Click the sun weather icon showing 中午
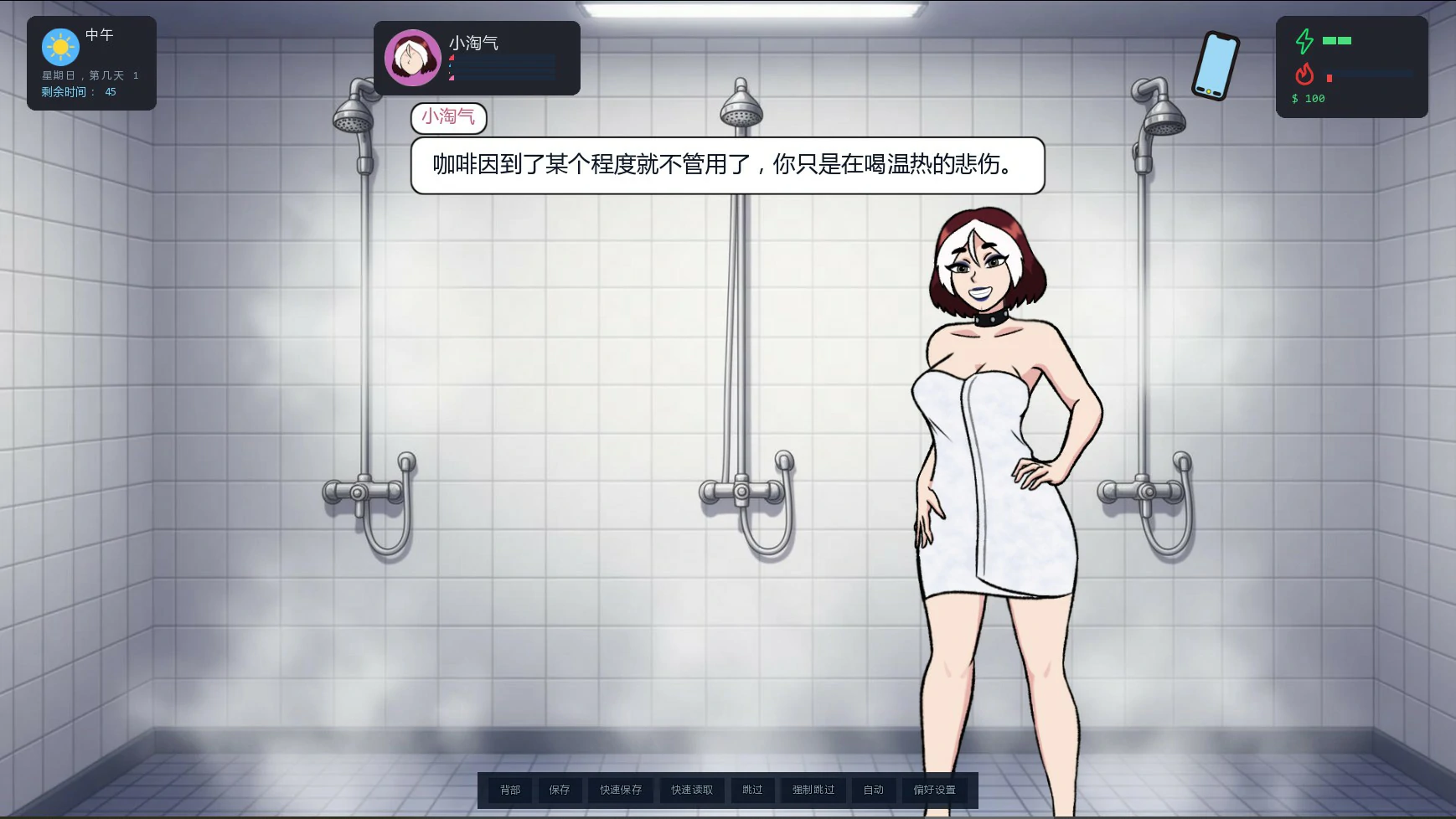 pyautogui.click(x=59, y=48)
